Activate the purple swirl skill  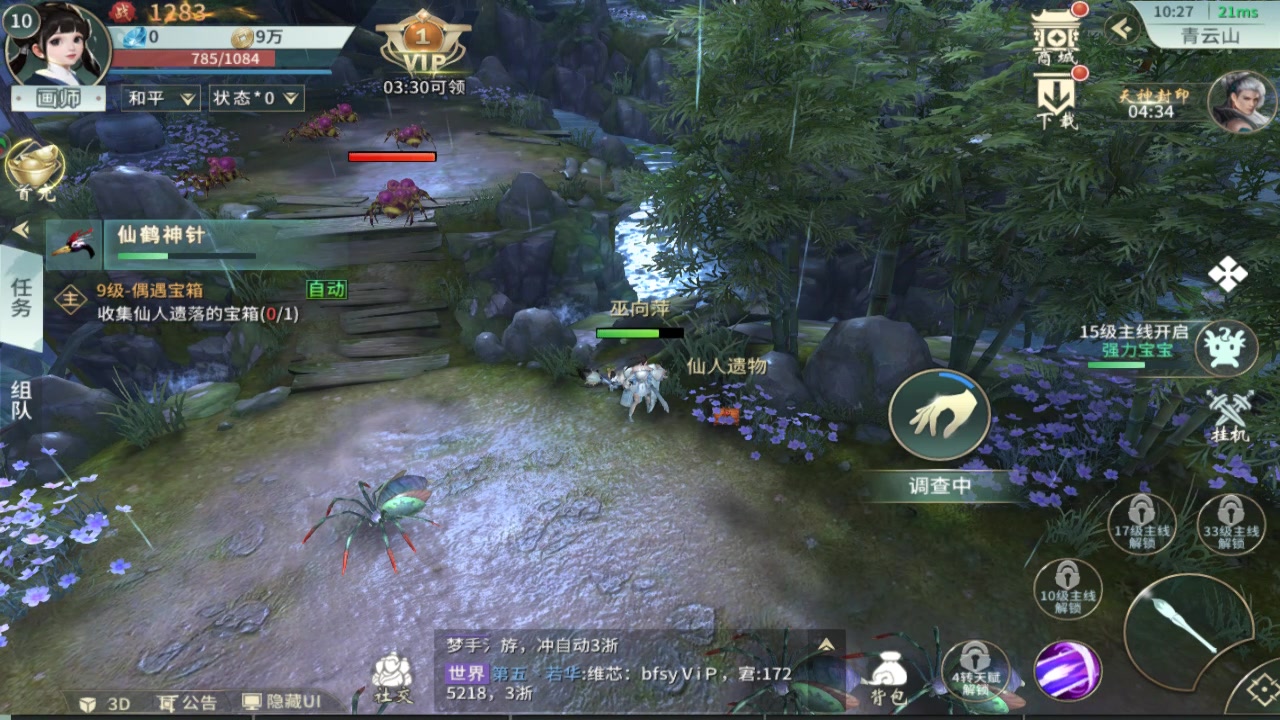(1067, 670)
